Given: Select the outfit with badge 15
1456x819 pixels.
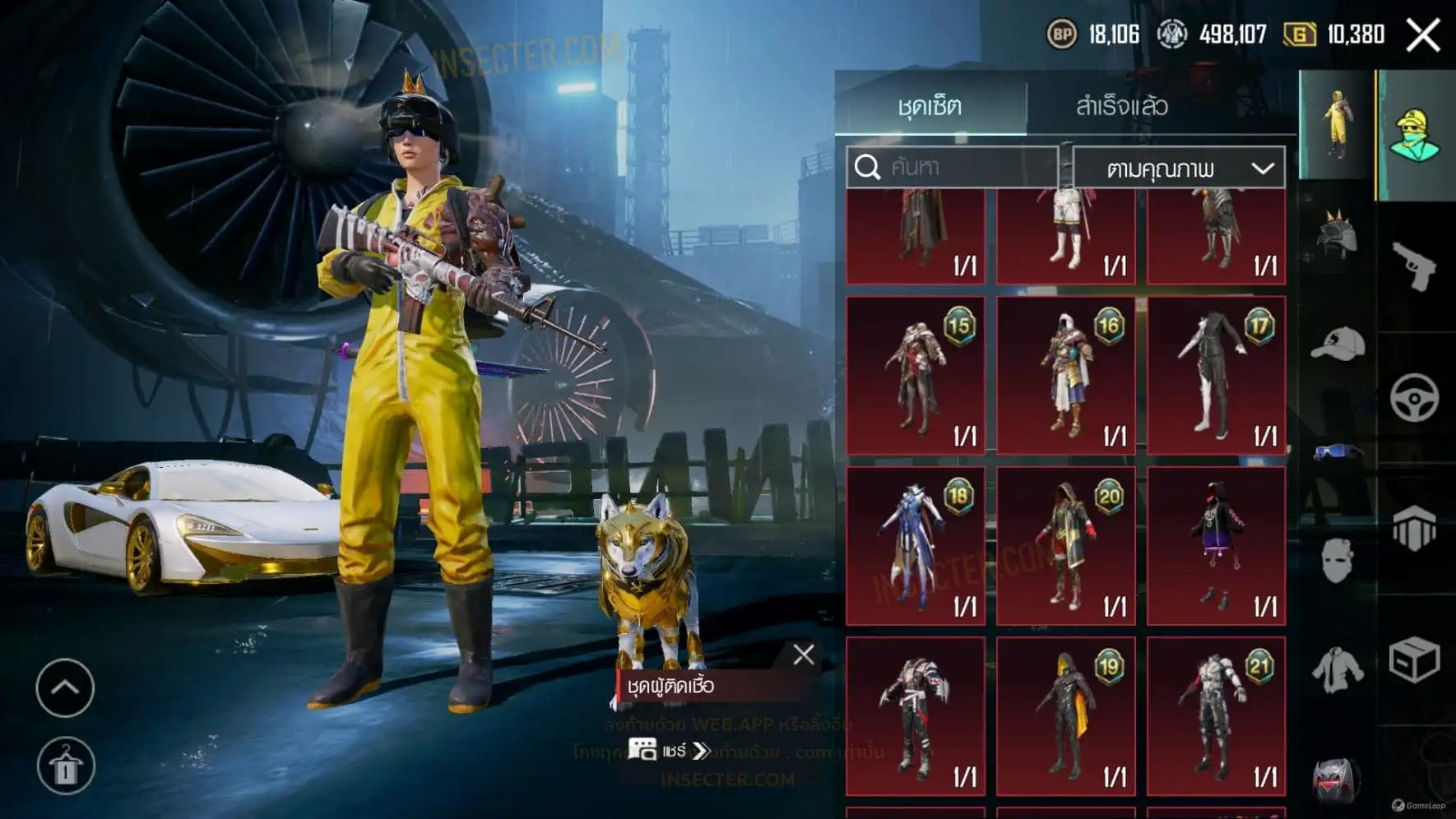Looking at the screenshot, I should tap(916, 376).
